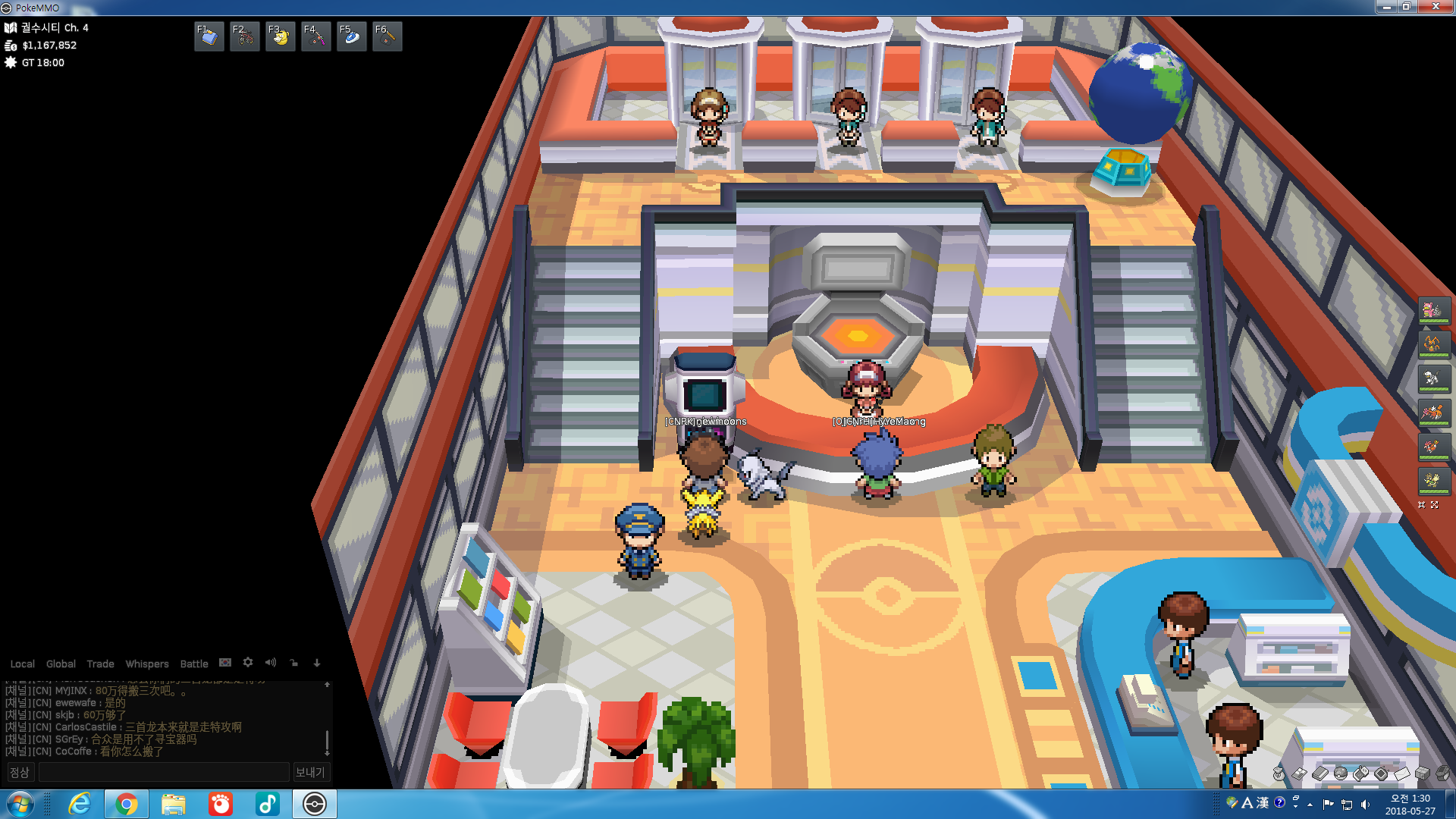This screenshot has height=819, width=1456.
Task: Use the F5 blue disc item hotkey
Action: click(351, 36)
